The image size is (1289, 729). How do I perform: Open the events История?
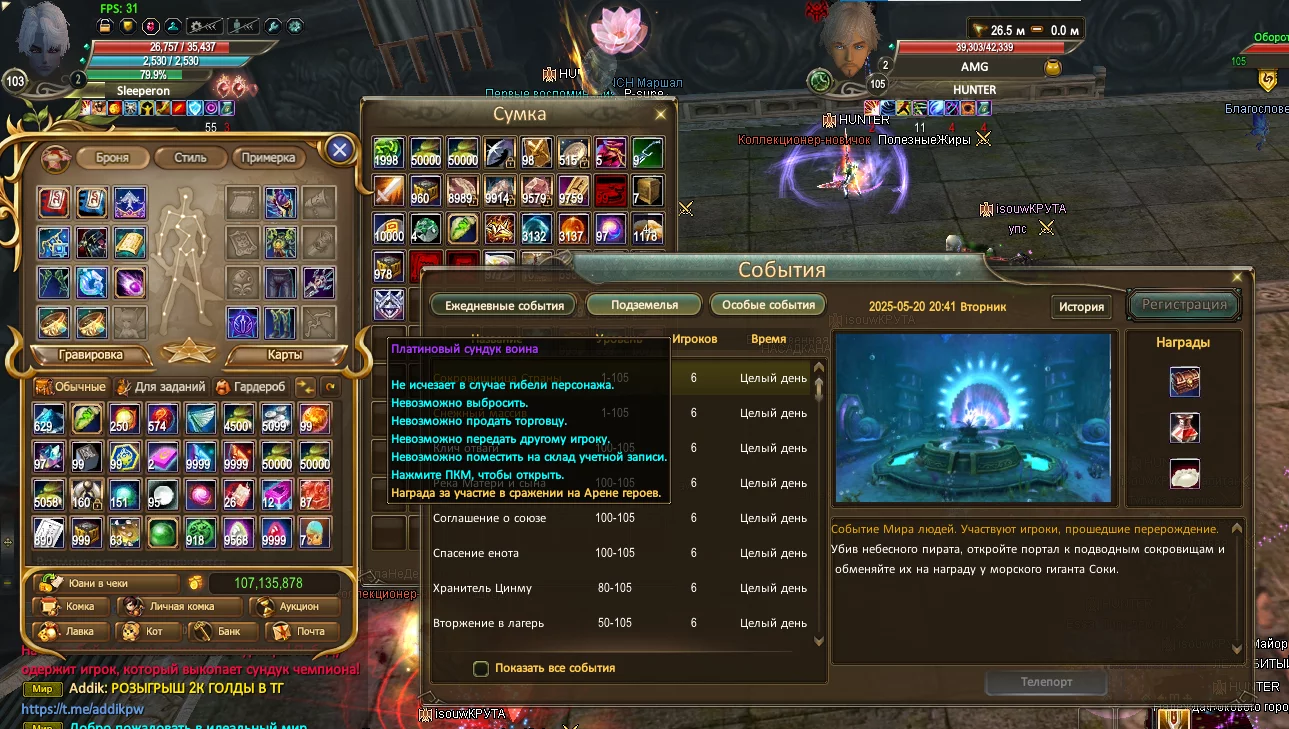point(1081,307)
